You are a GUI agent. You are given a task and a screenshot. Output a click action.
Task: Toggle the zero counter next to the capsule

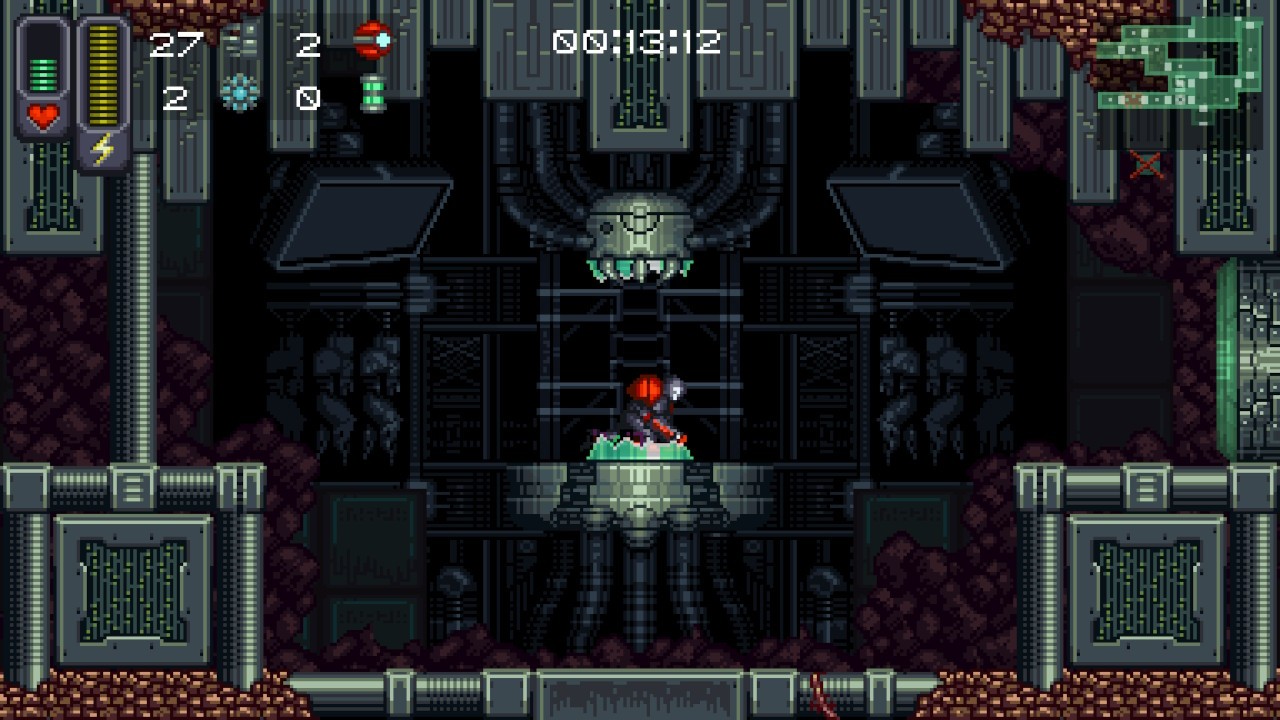(x=310, y=98)
